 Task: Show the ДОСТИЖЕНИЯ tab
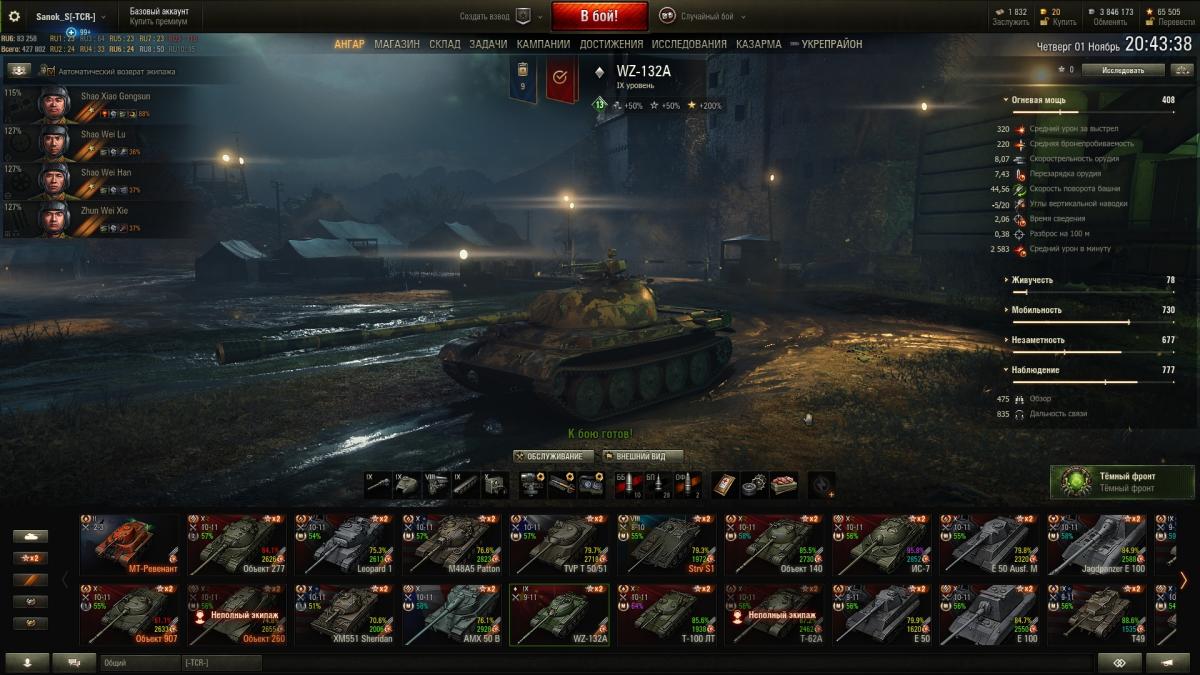[611, 44]
